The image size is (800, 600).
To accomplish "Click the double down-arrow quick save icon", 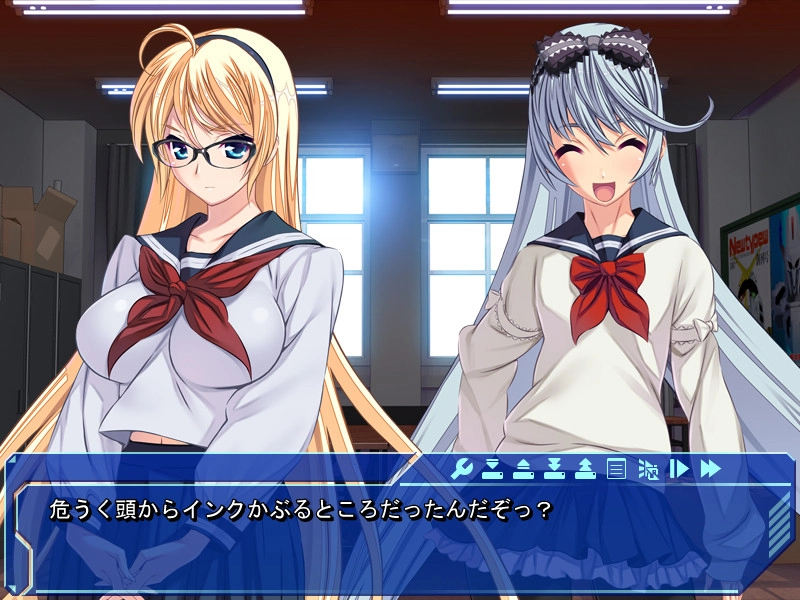I will (x=554, y=468).
